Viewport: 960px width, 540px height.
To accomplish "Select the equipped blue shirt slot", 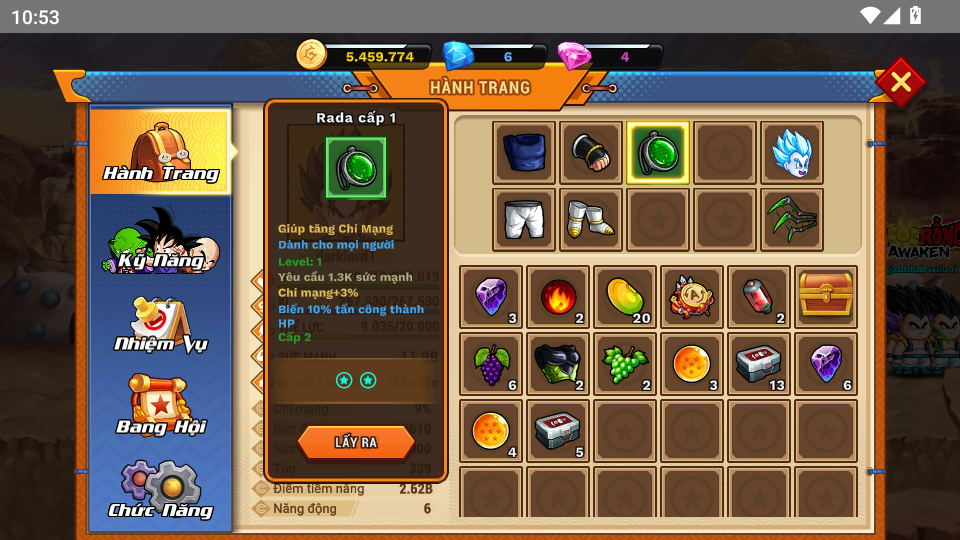I will pos(524,153).
